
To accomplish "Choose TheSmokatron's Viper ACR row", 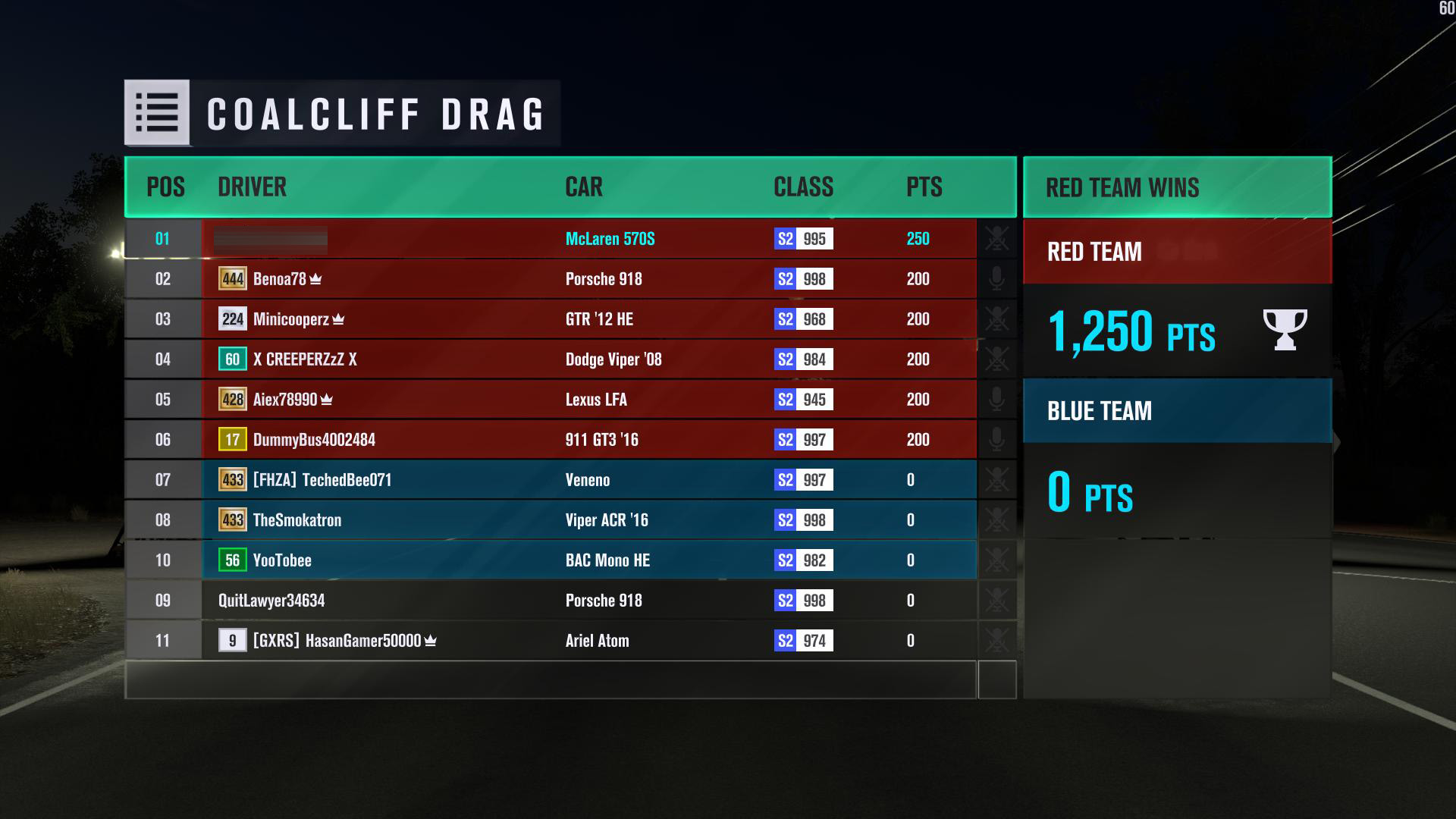I will 550,520.
